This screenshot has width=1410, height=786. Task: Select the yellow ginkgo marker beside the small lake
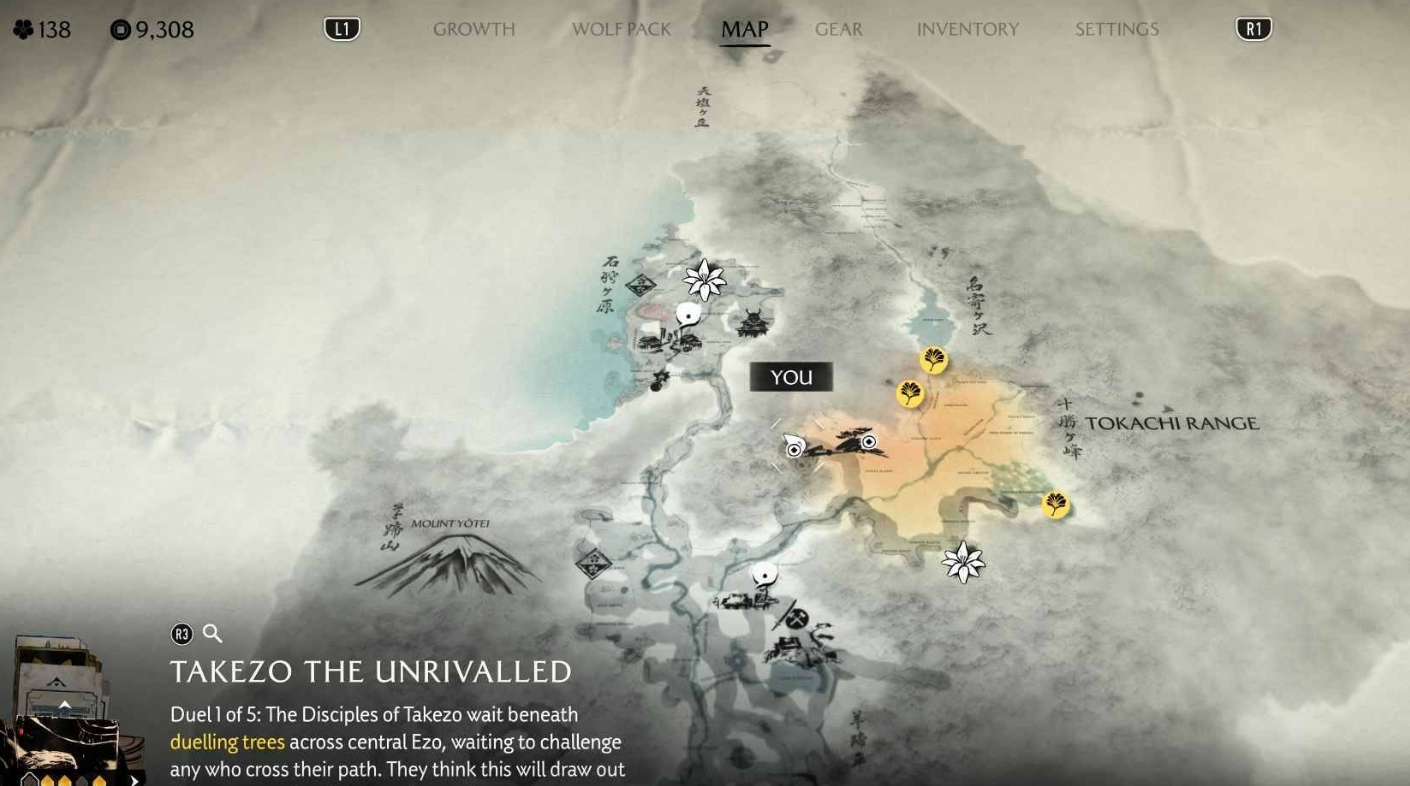pyautogui.click(x=933, y=360)
